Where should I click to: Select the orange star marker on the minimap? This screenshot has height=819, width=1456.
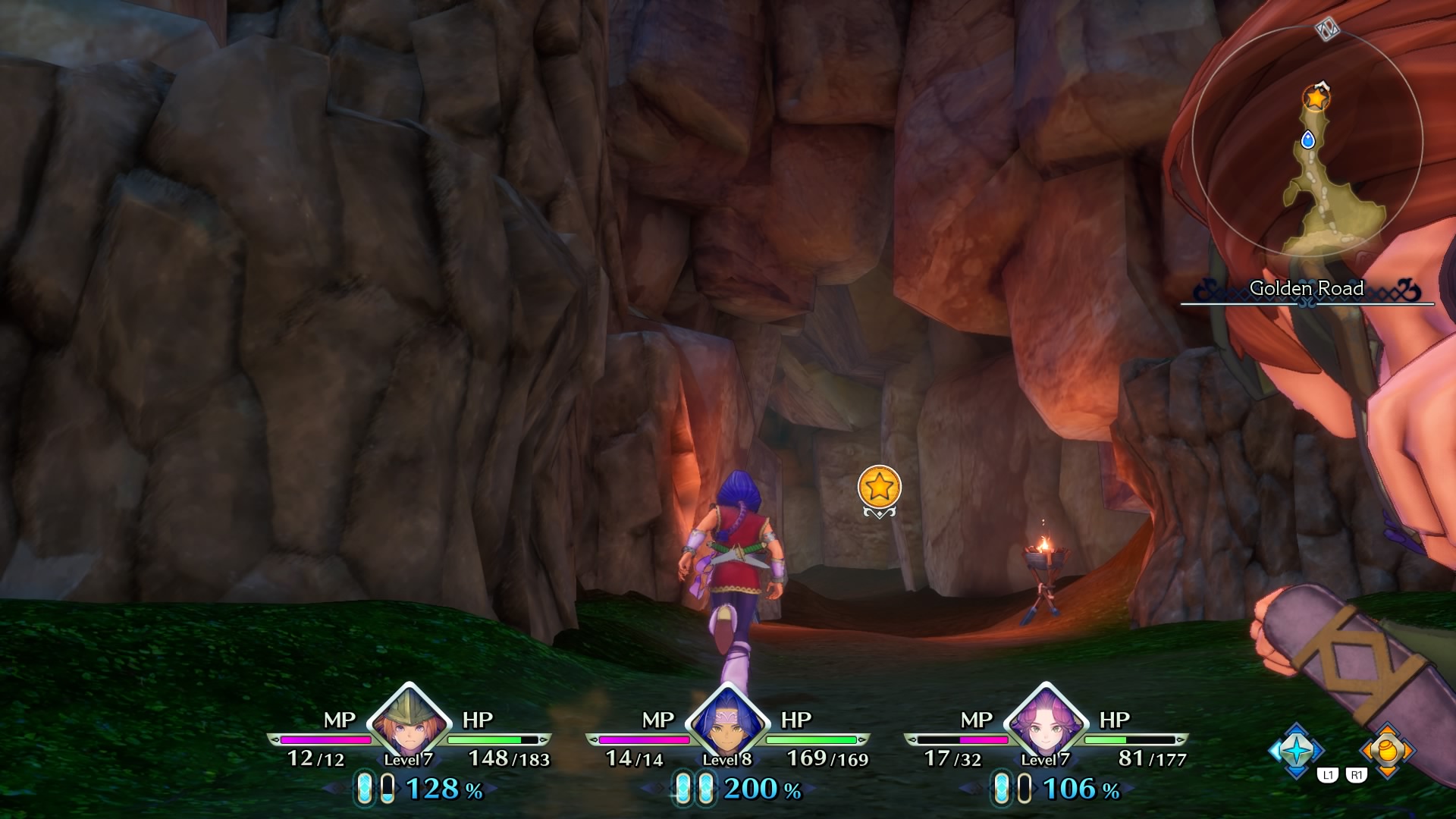click(1316, 98)
